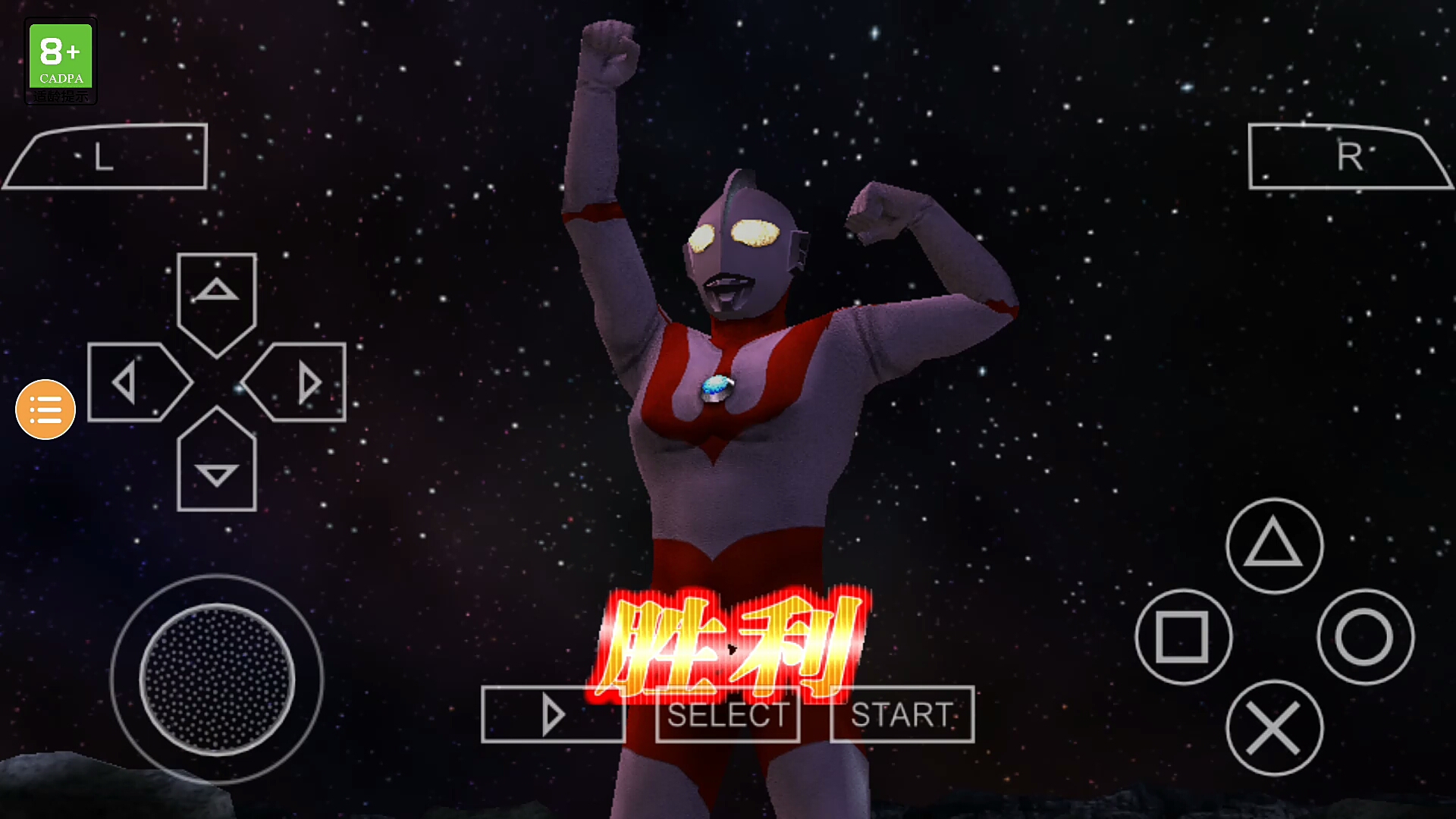Tap the analog stick pad
1456x819 pixels.
click(217, 679)
